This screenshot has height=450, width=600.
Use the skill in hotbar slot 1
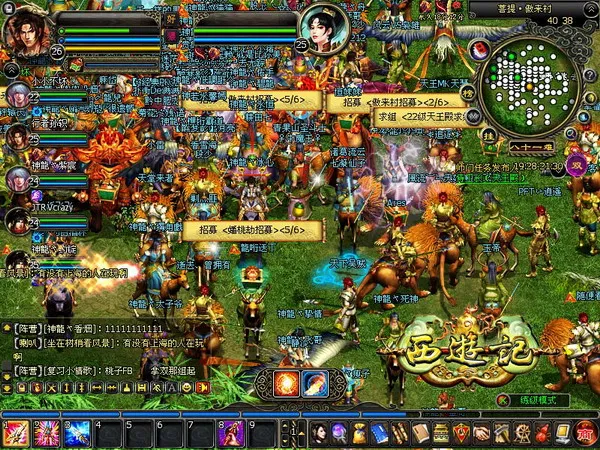[x=17, y=433]
